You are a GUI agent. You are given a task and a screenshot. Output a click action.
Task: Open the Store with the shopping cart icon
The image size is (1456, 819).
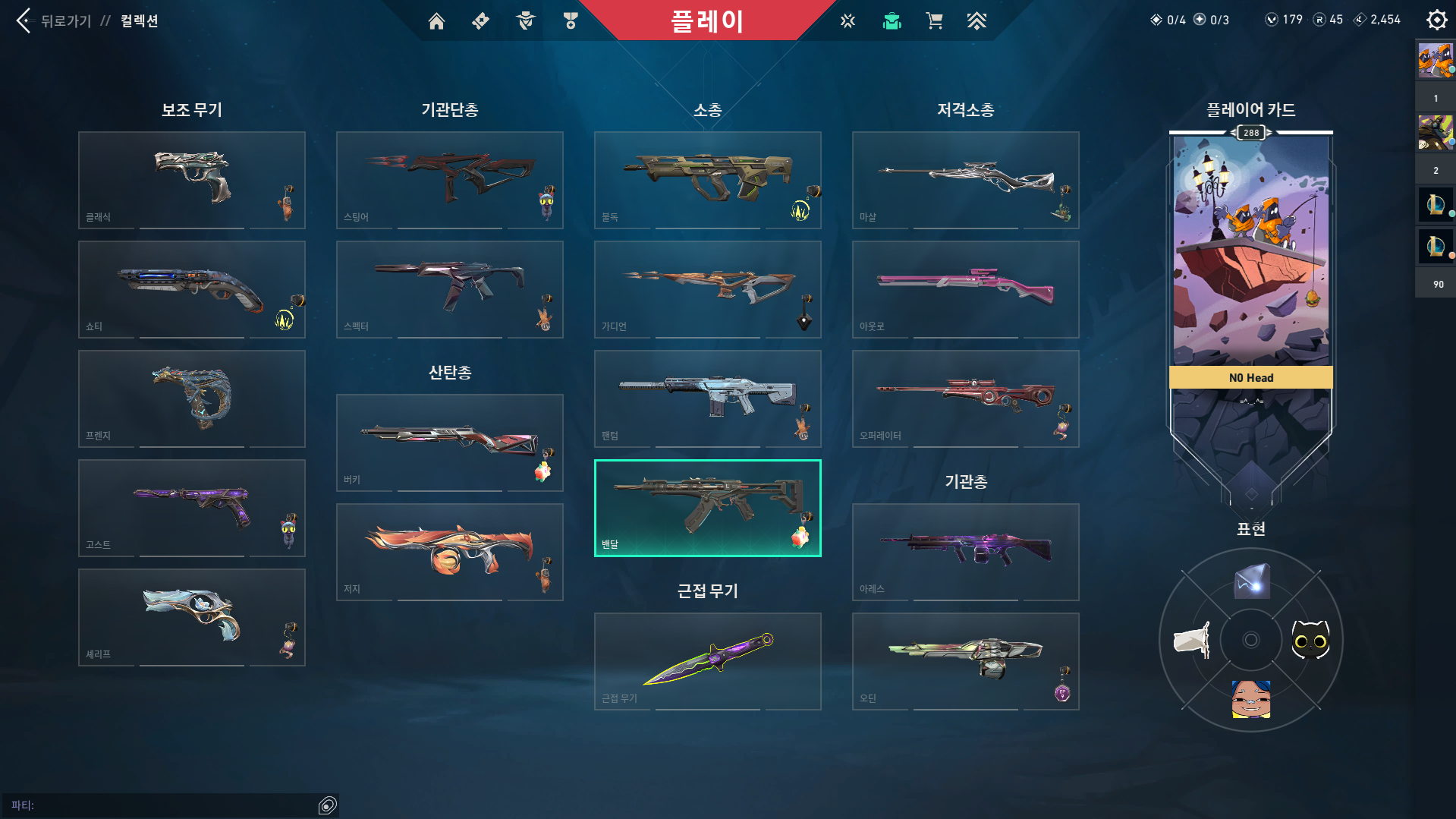click(x=934, y=20)
